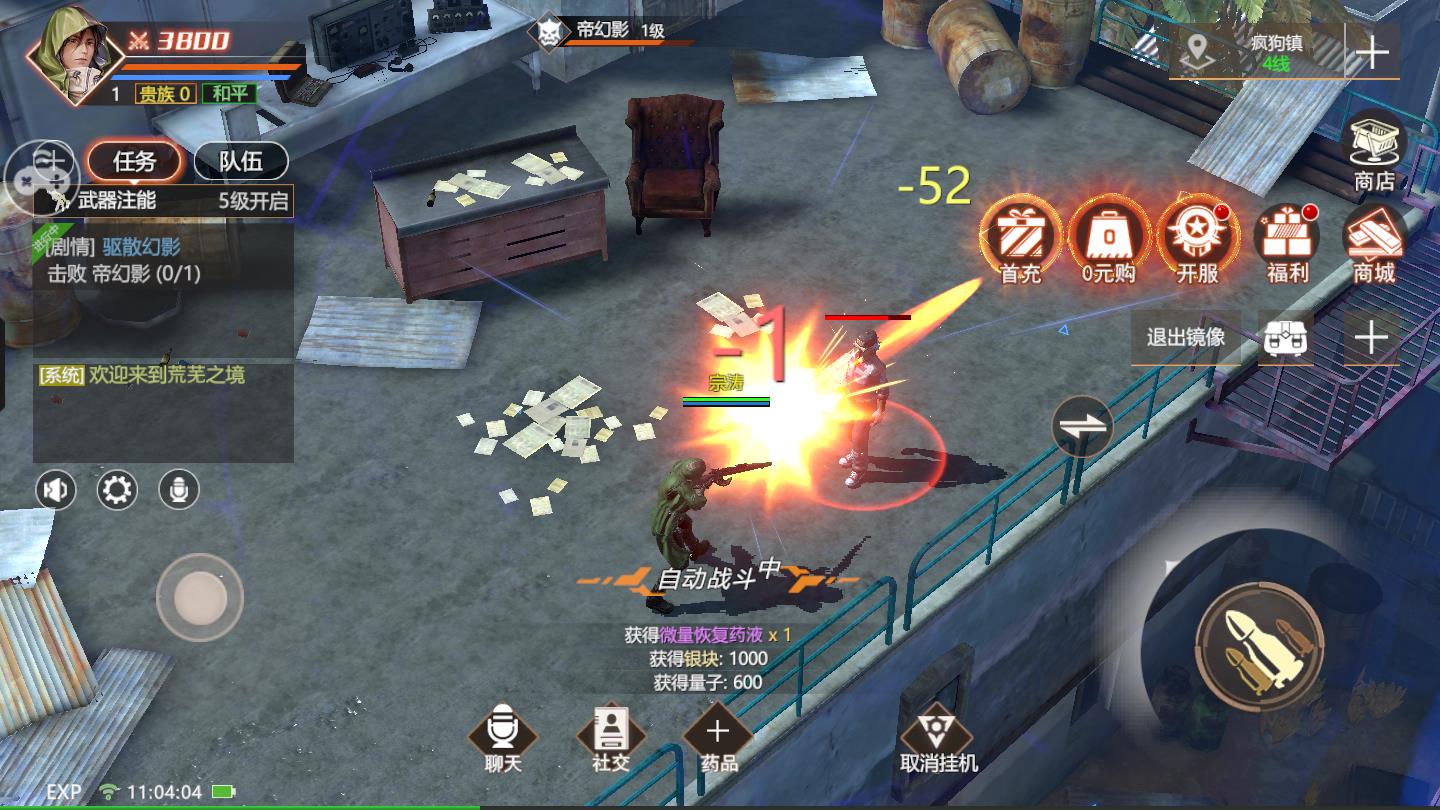Toggle the microphone voice icon

(179, 490)
